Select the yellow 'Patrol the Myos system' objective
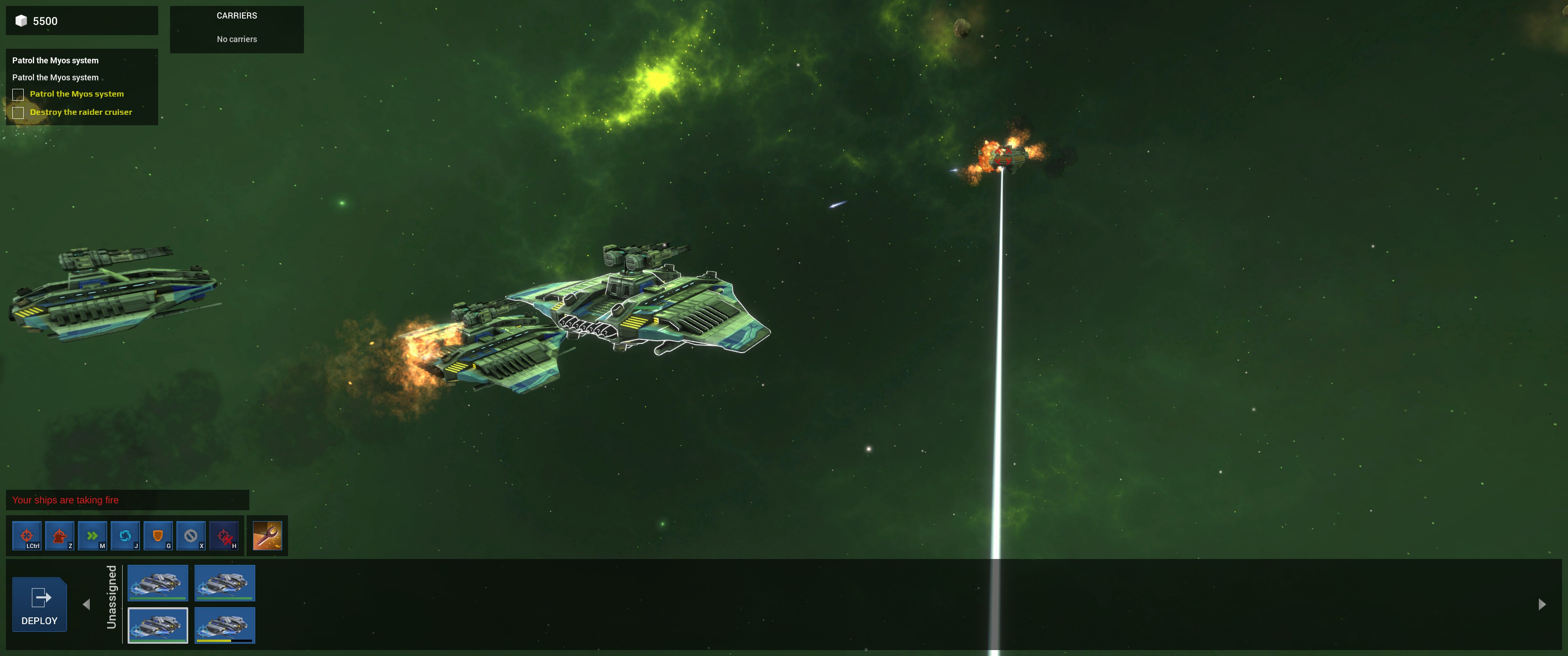This screenshot has width=1568, height=656. (x=77, y=94)
